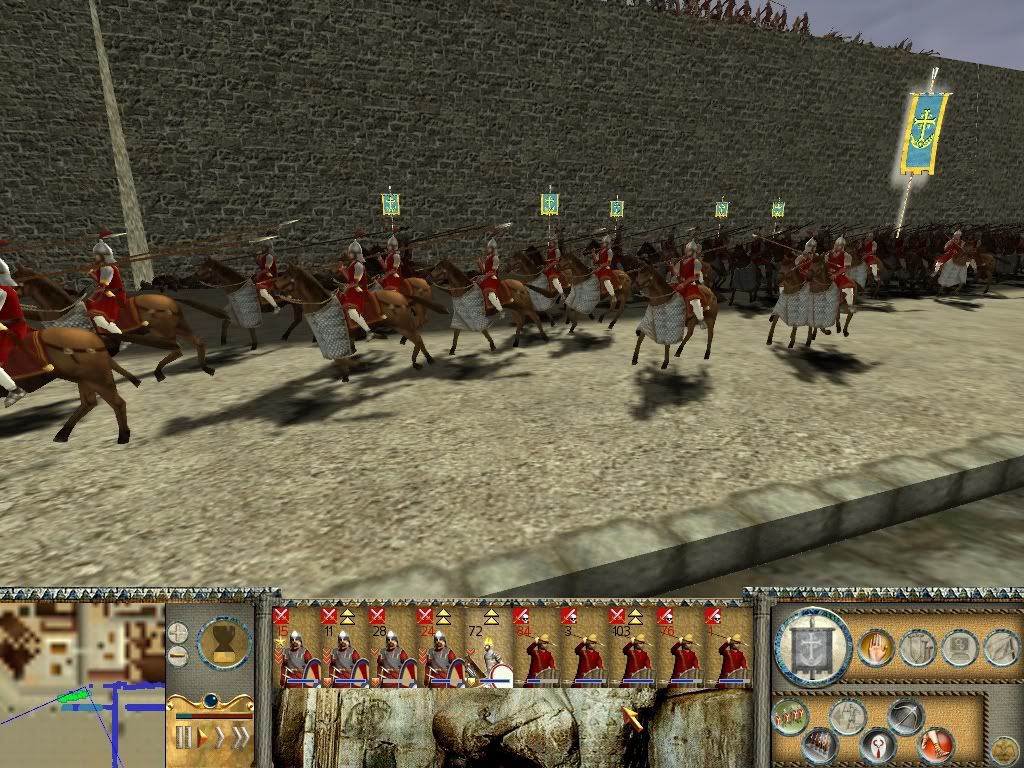Select the general's unit card with 72 men
The width and height of the screenshot is (1024, 768).
click(489, 647)
